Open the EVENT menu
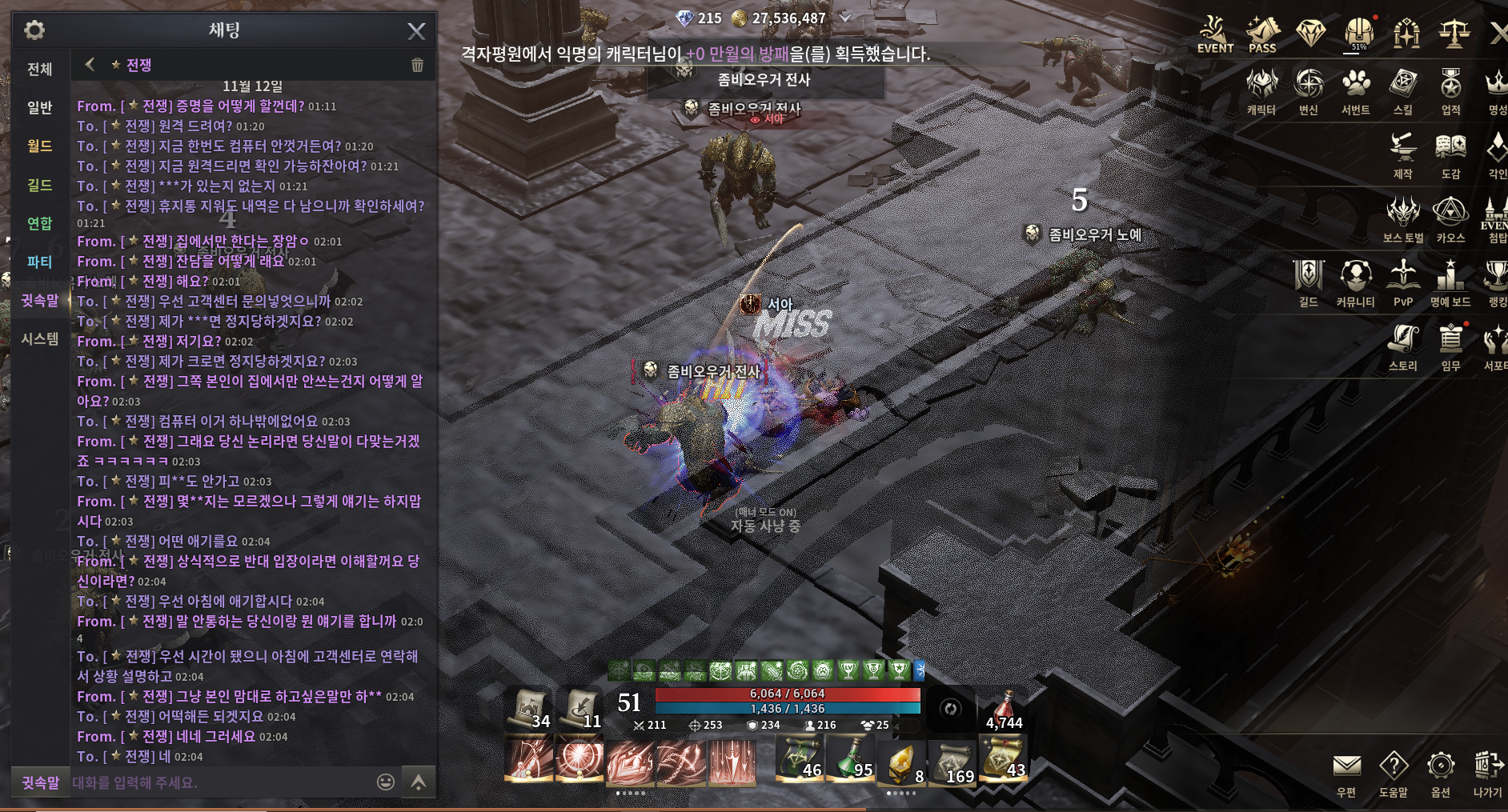The width and height of the screenshot is (1508, 812). coord(1214,36)
